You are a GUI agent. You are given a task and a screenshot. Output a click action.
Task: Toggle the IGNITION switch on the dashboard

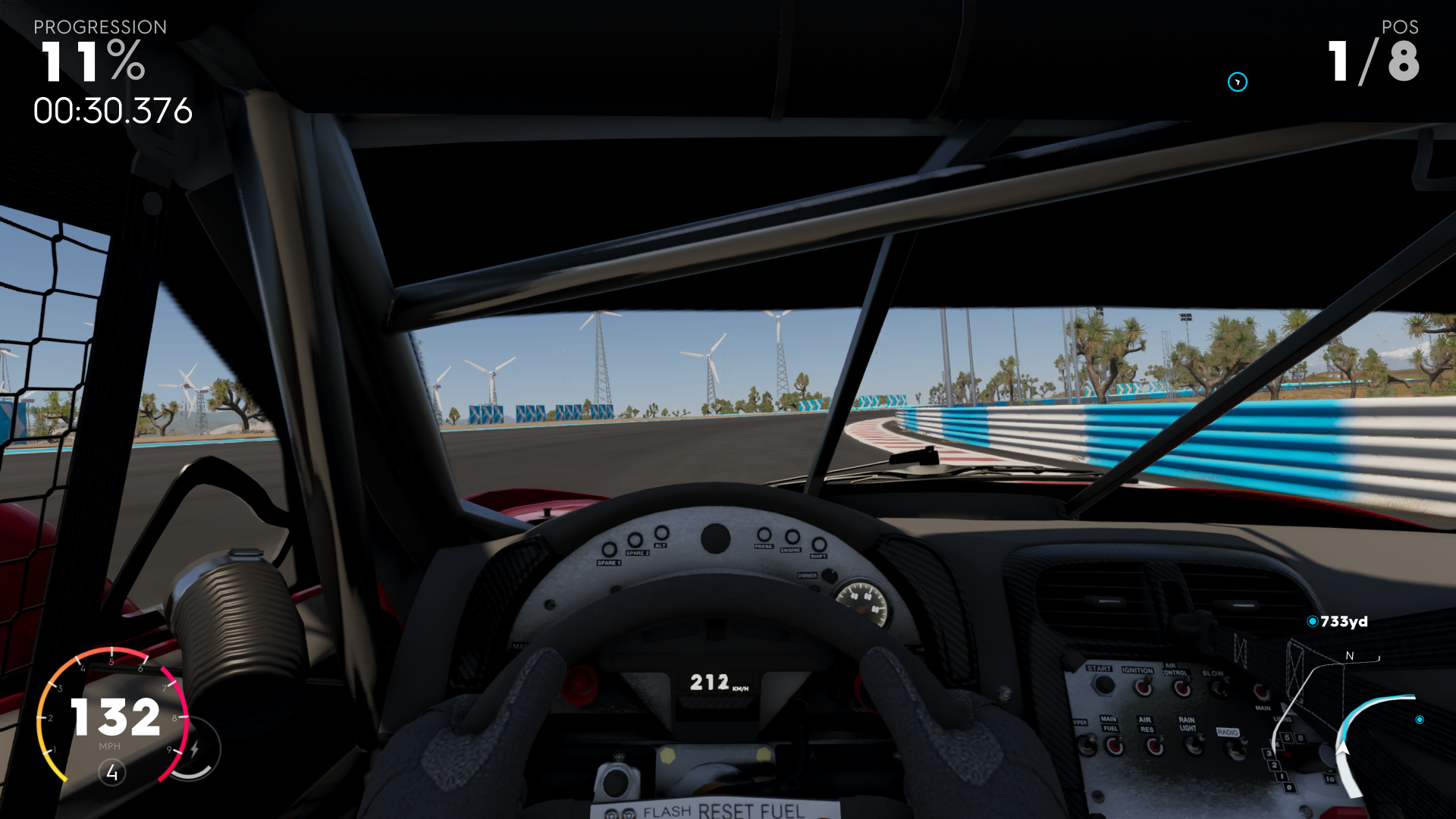point(1143,687)
